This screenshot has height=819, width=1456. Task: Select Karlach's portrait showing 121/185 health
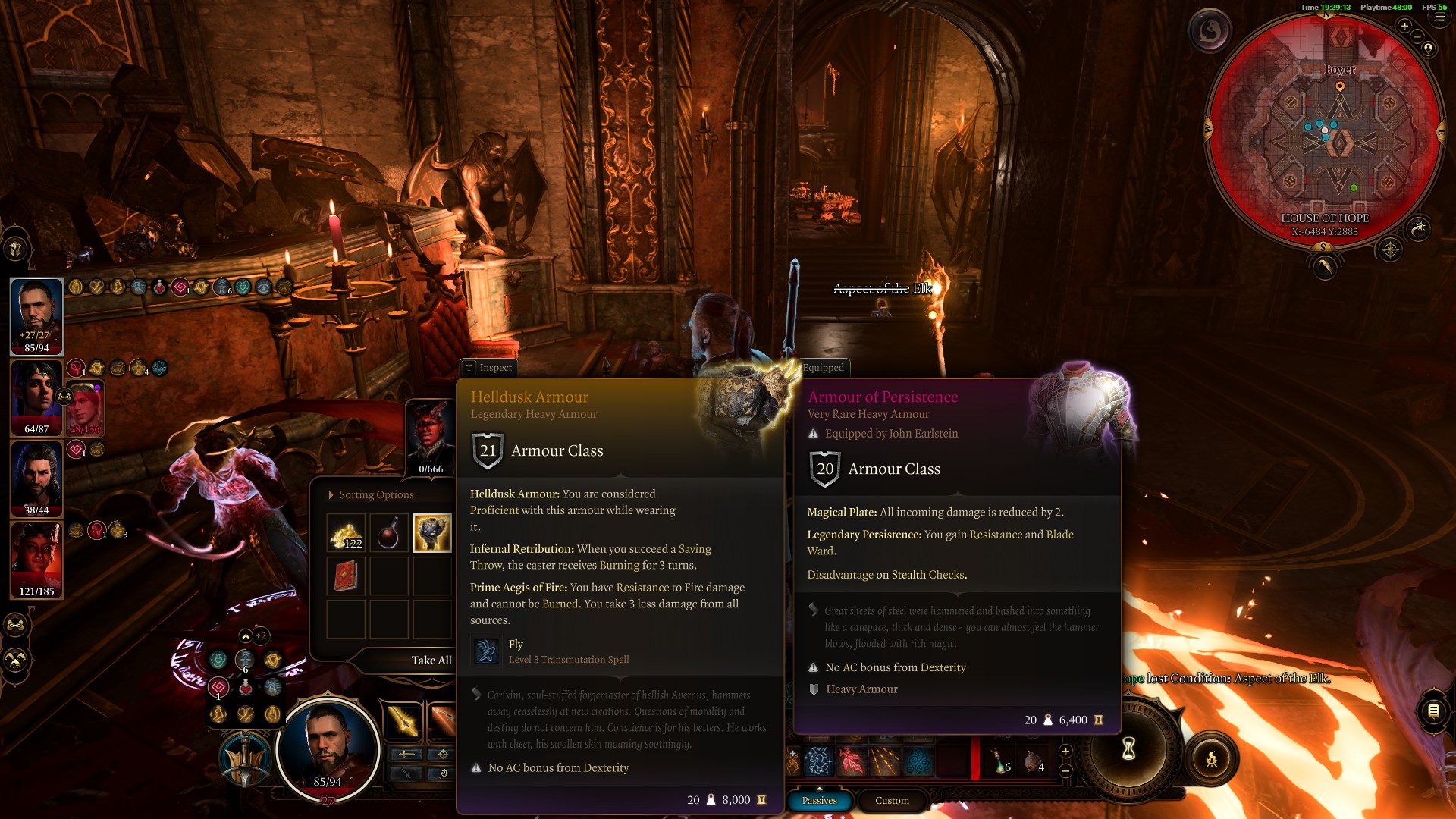click(36, 559)
